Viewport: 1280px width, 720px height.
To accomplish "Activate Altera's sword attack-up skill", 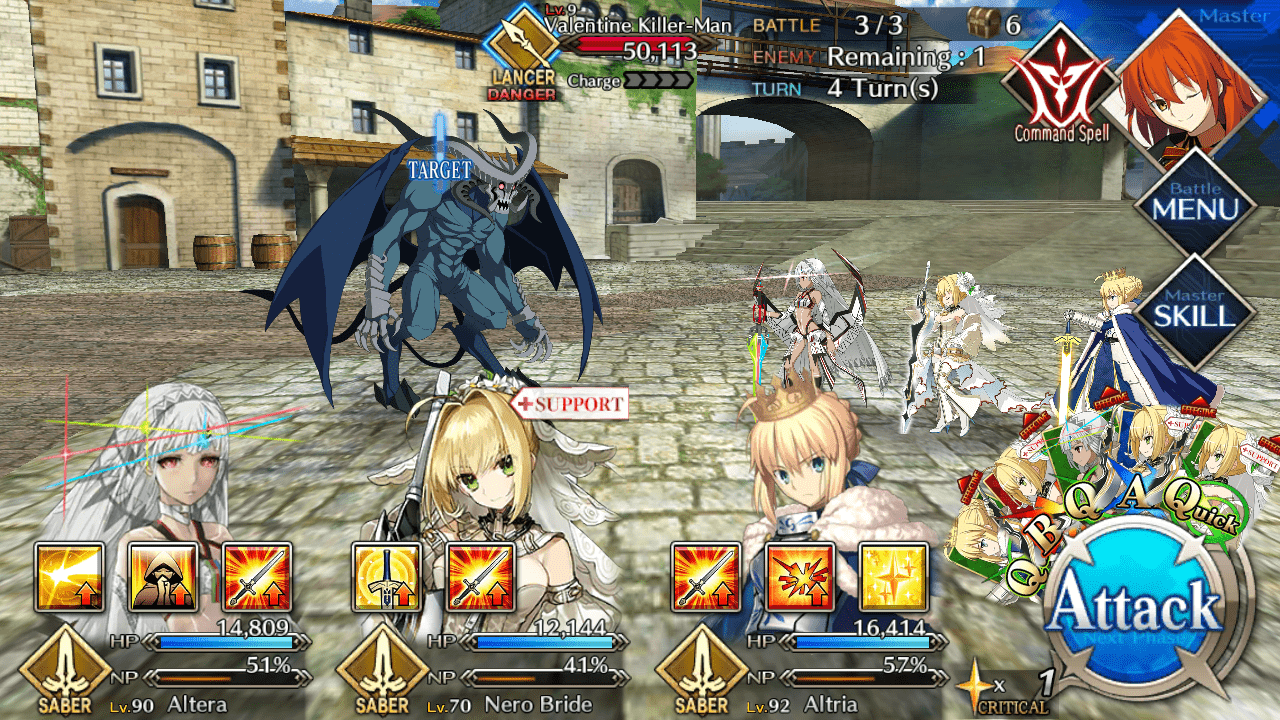I will click(256, 577).
